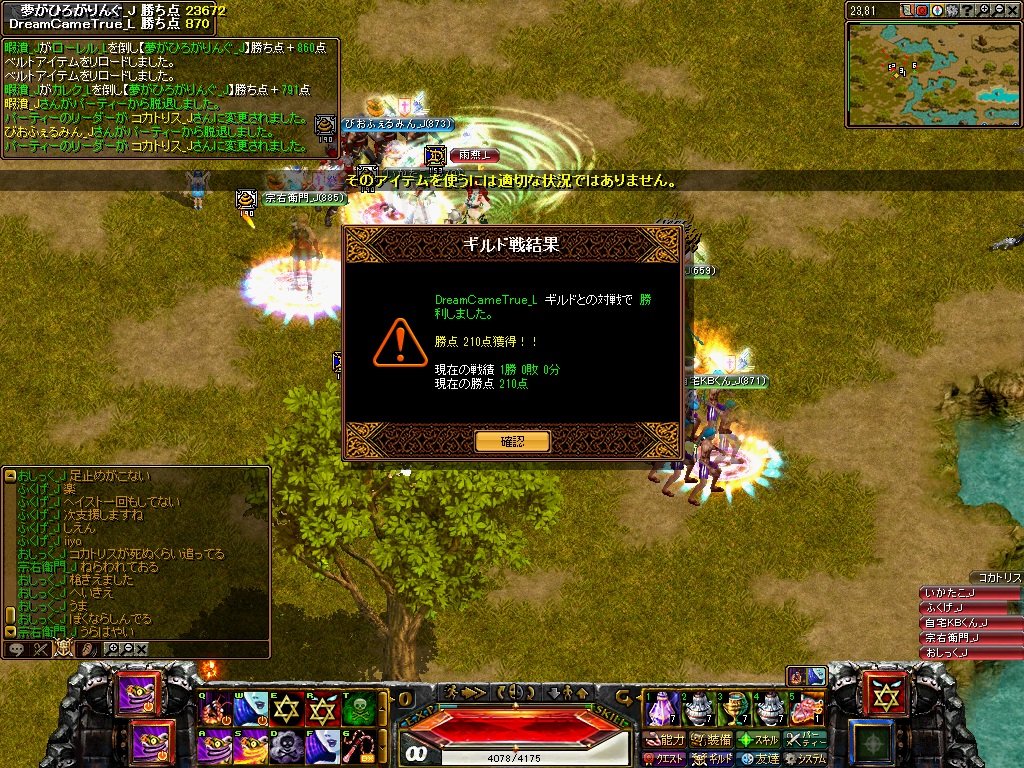Close the minimap window
Image resolution: width=1024 pixels, height=768 pixels.
point(1011,10)
